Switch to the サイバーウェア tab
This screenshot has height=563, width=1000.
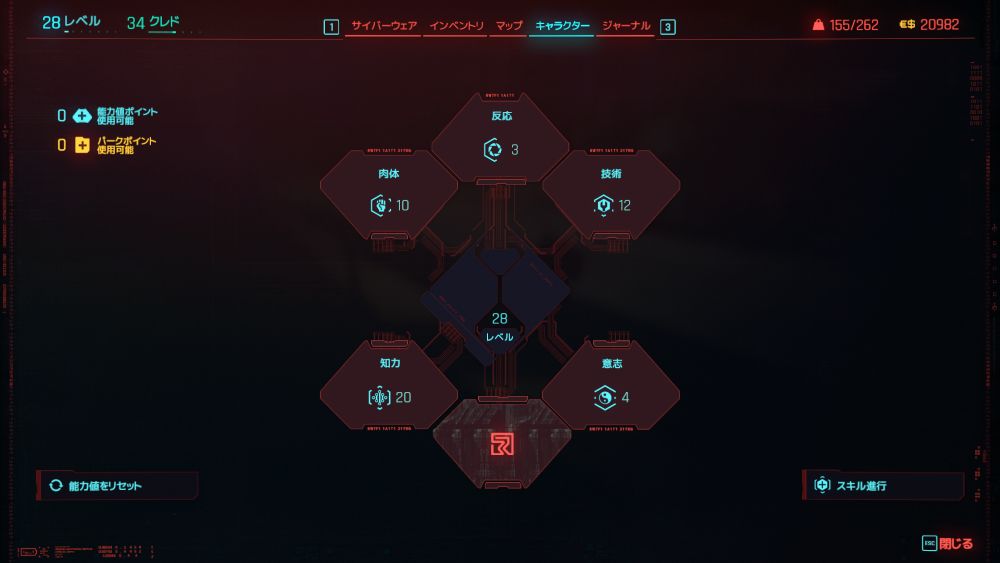383,26
